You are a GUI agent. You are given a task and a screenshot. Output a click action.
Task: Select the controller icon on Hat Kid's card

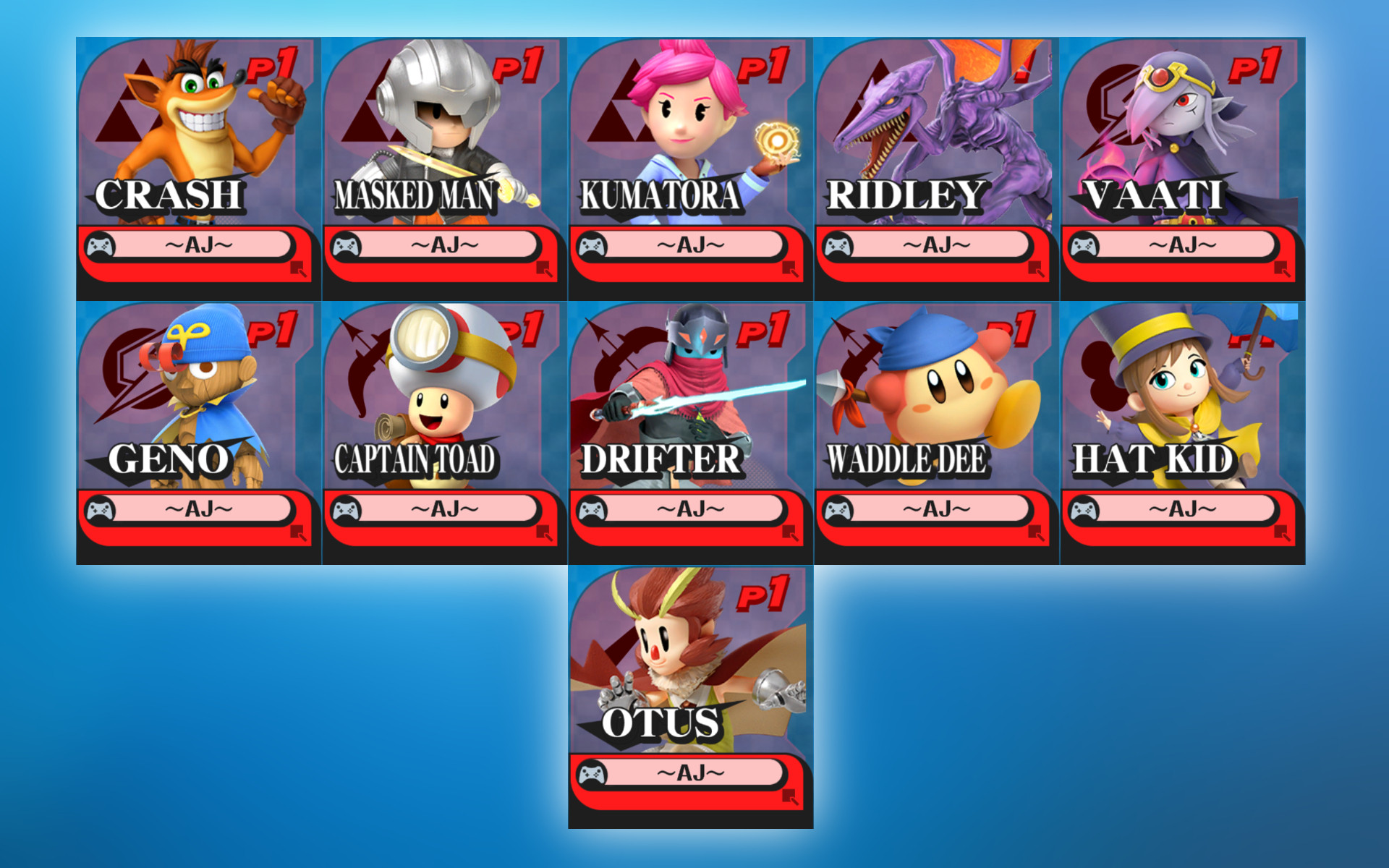1085,510
